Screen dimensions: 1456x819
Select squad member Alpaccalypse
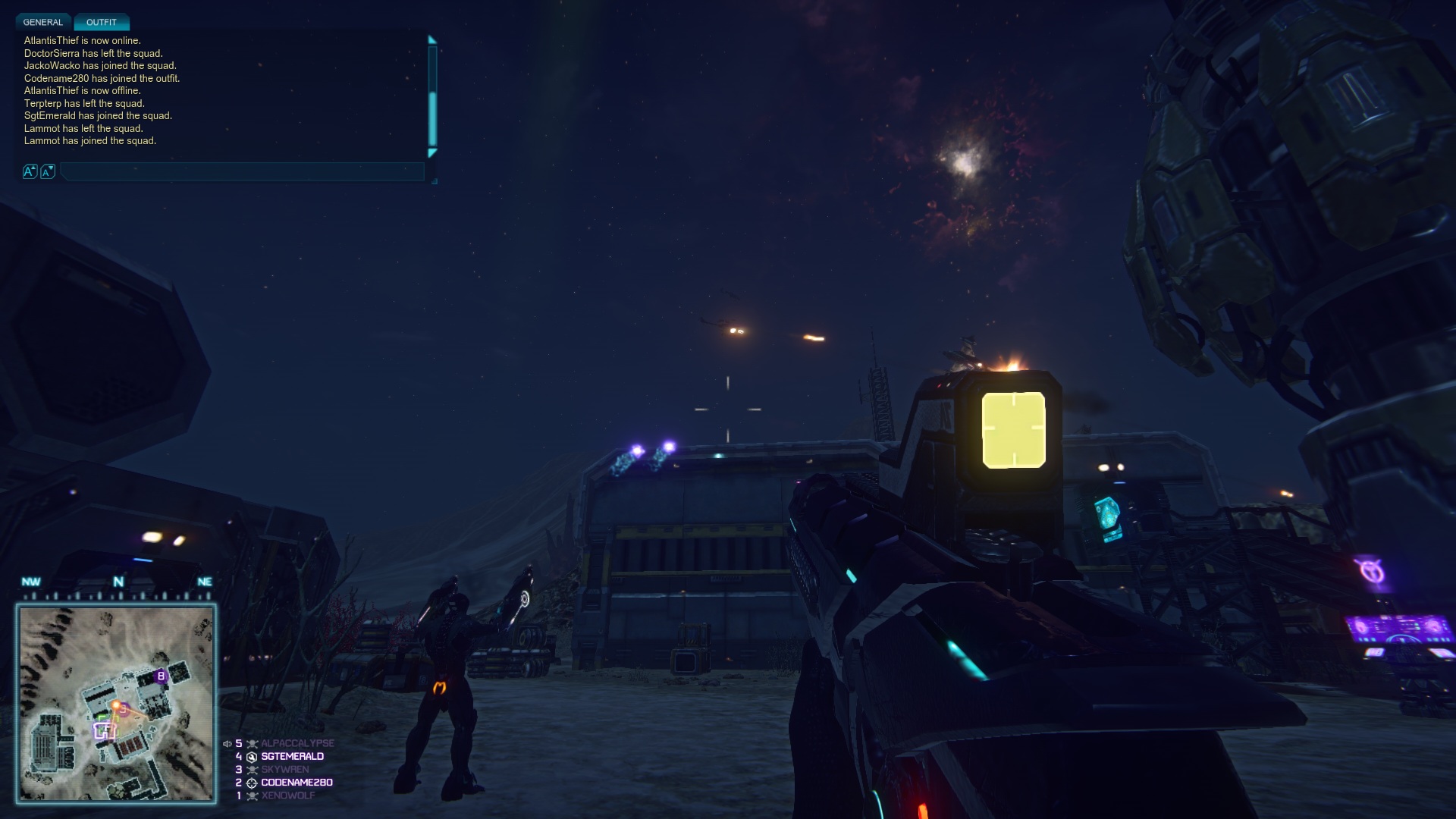click(x=297, y=743)
